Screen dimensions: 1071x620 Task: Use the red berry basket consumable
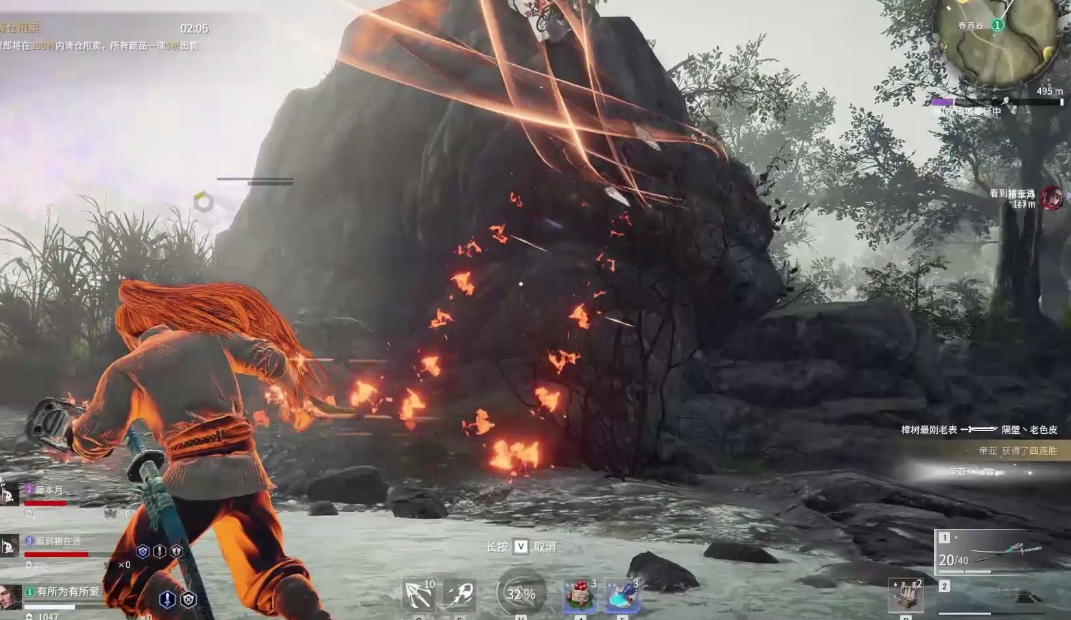pyautogui.click(x=579, y=596)
